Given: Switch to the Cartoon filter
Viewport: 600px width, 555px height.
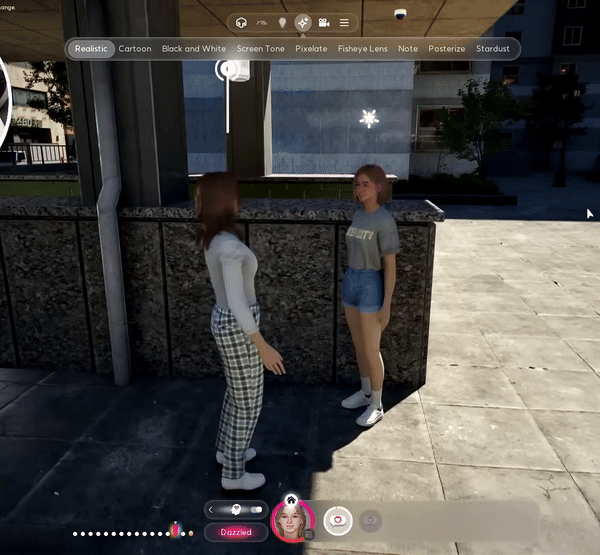Looking at the screenshot, I should 135,49.
